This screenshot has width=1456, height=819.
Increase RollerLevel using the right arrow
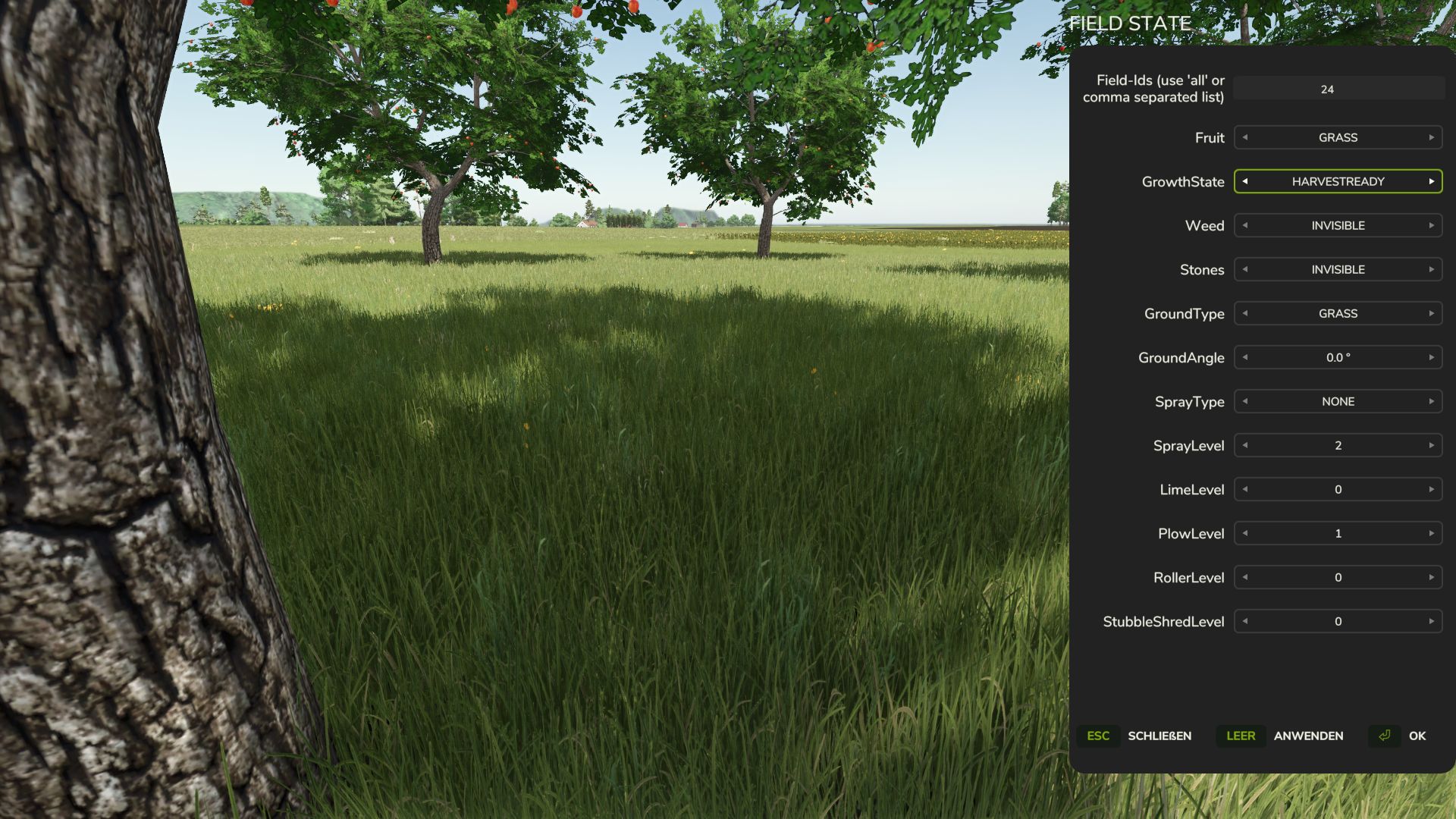(x=1430, y=577)
